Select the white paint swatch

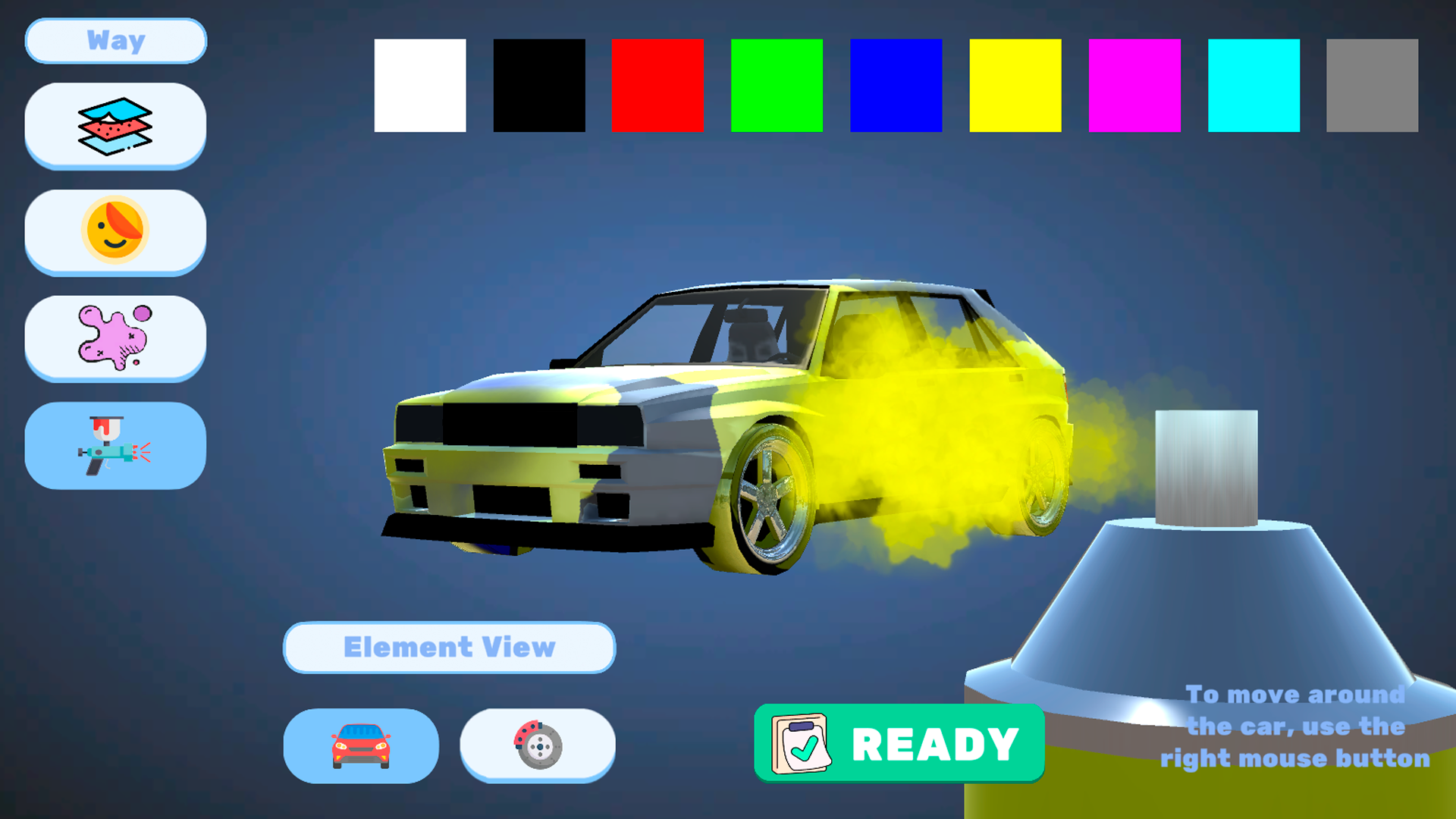point(419,85)
